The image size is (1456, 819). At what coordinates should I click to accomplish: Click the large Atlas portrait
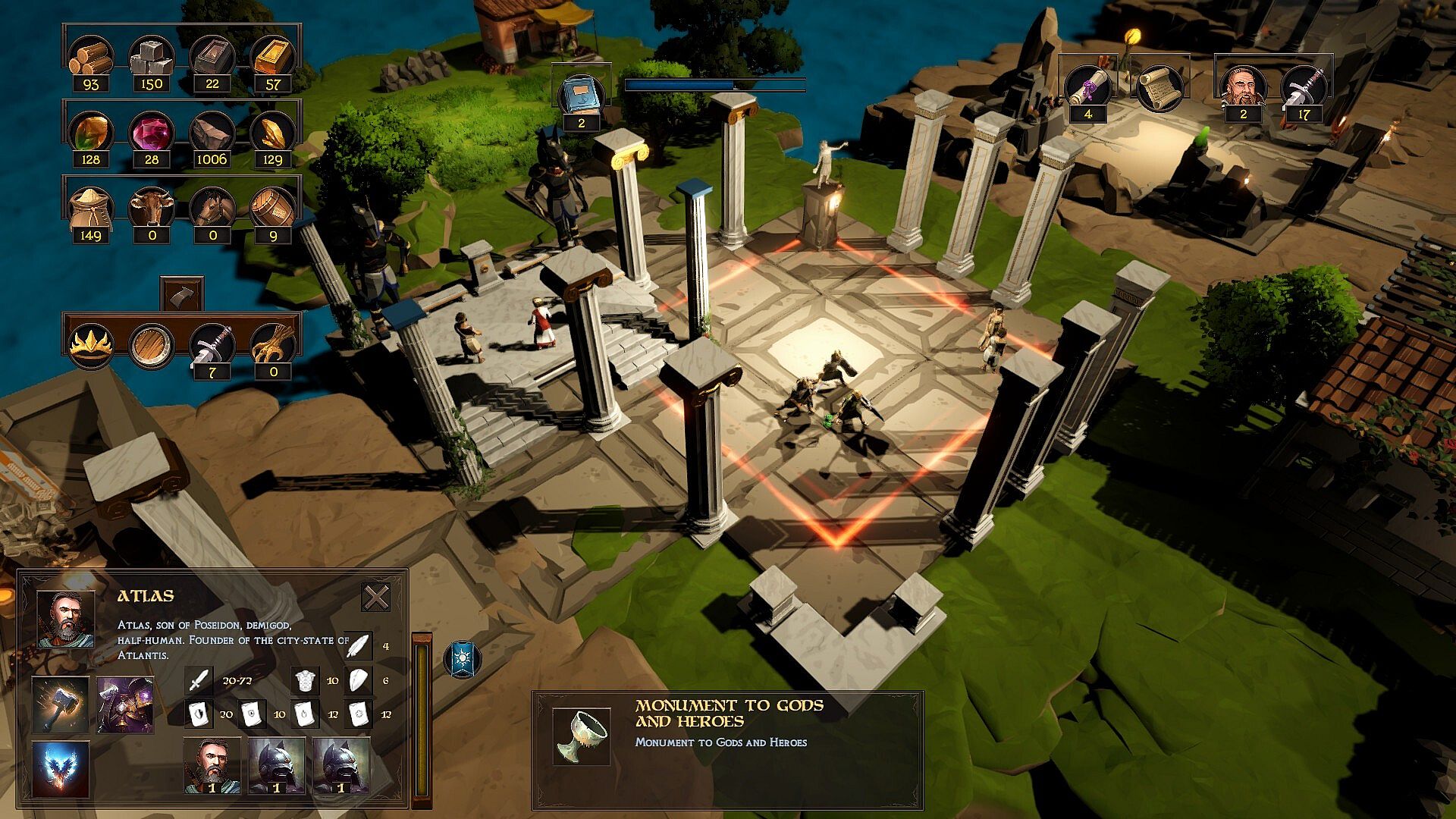click(66, 619)
